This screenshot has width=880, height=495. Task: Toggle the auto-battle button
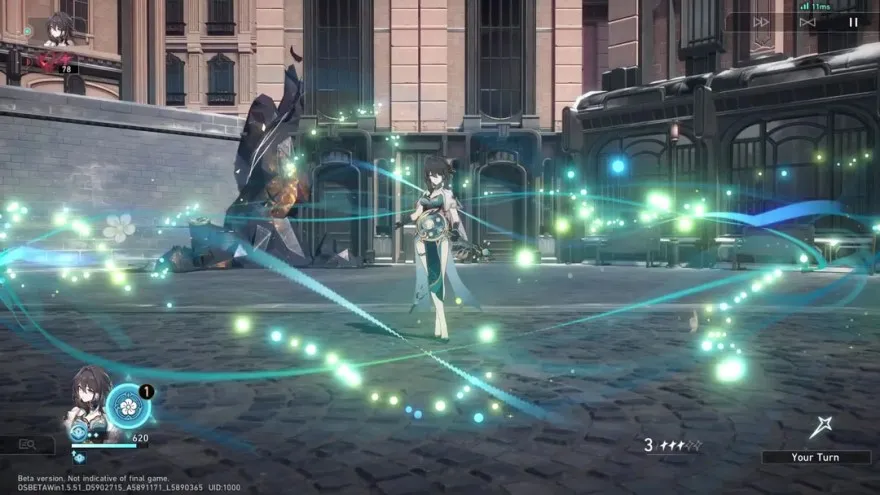(807, 21)
